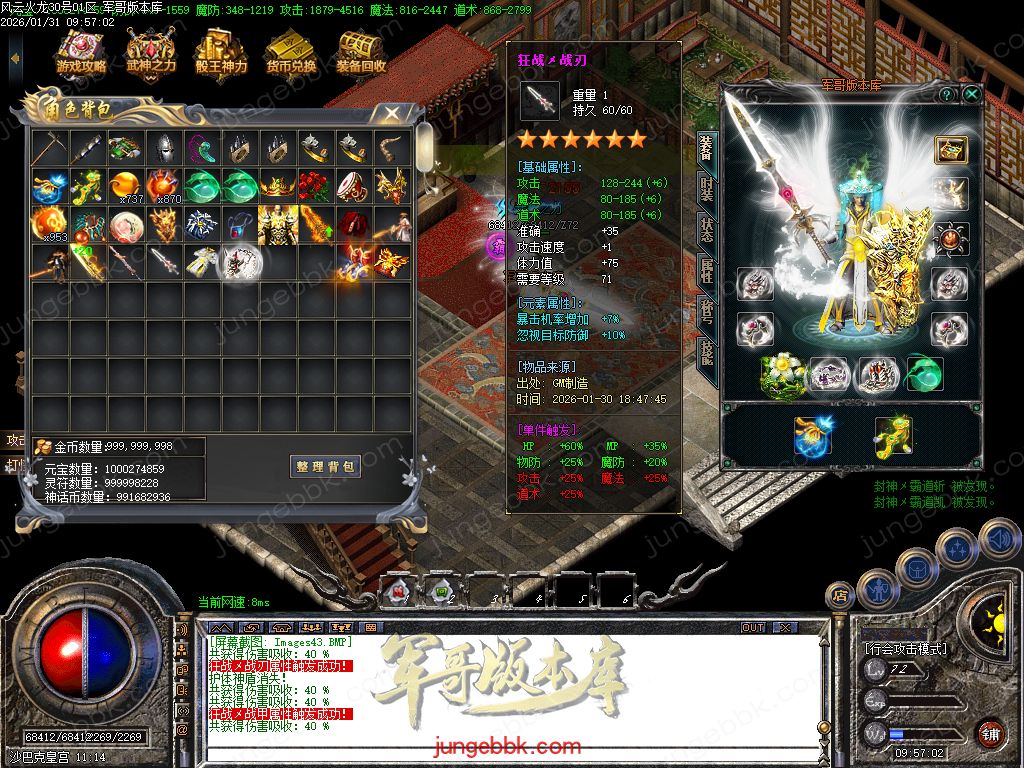Select the red-and-white drum item
1024x768 pixels.
click(353, 186)
